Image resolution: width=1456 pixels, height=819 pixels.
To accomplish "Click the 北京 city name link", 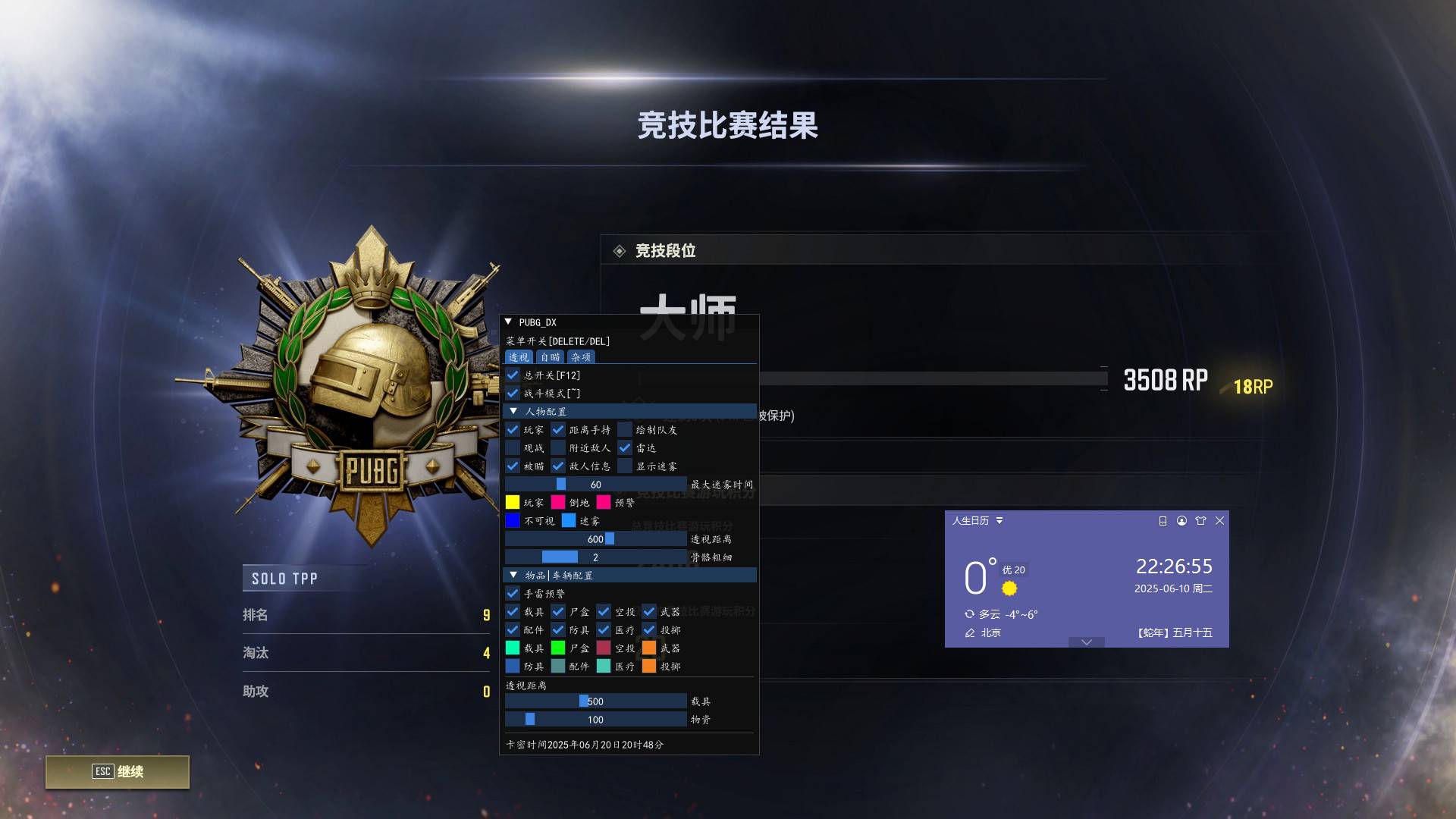I will pos(992,632).
